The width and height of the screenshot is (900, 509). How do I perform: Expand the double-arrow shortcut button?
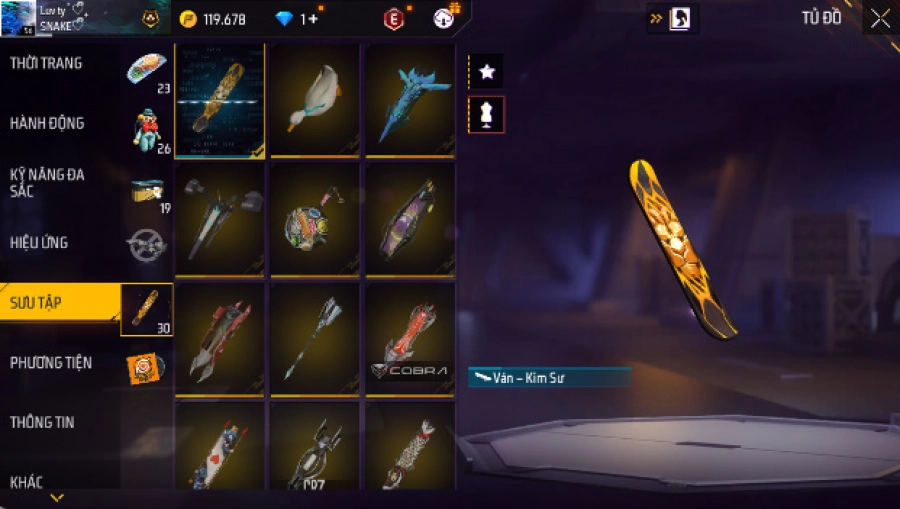(x=657, y=18)
